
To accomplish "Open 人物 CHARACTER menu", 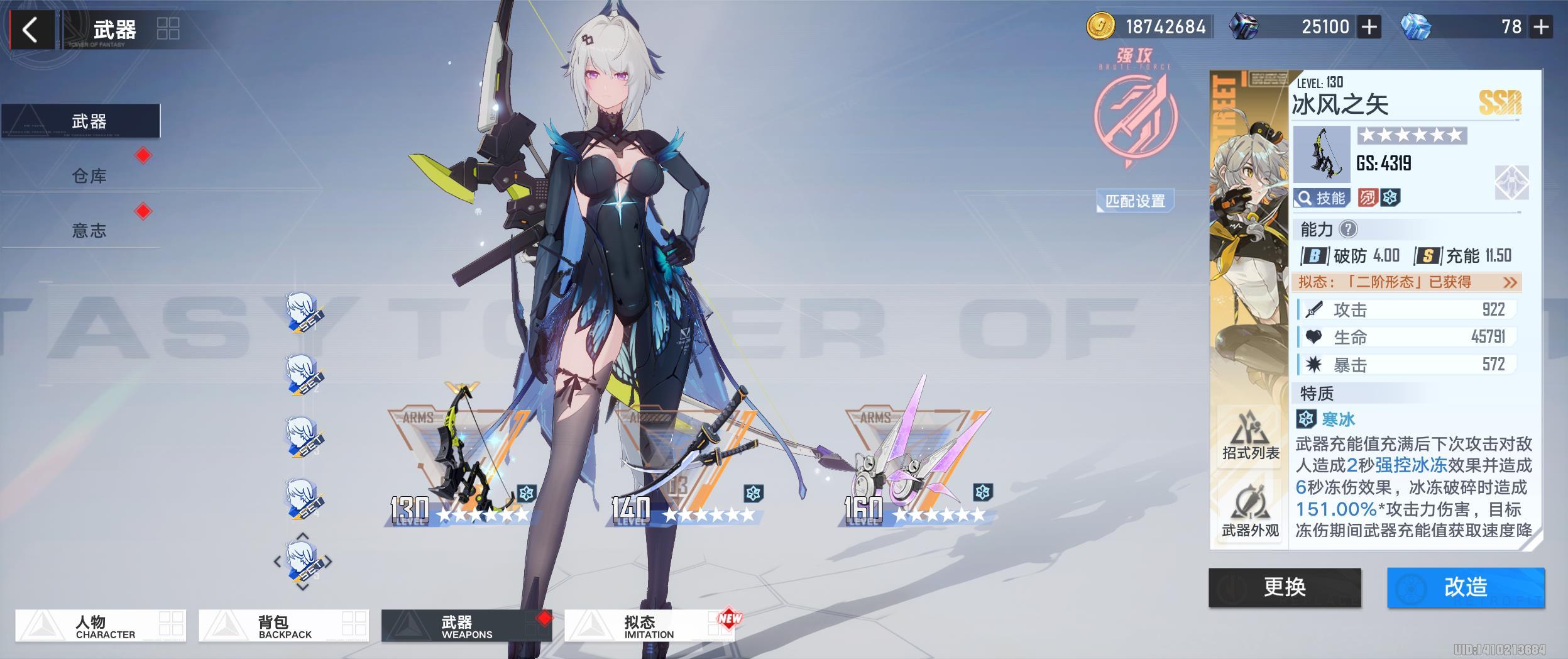I will click(x=101, y=626).
